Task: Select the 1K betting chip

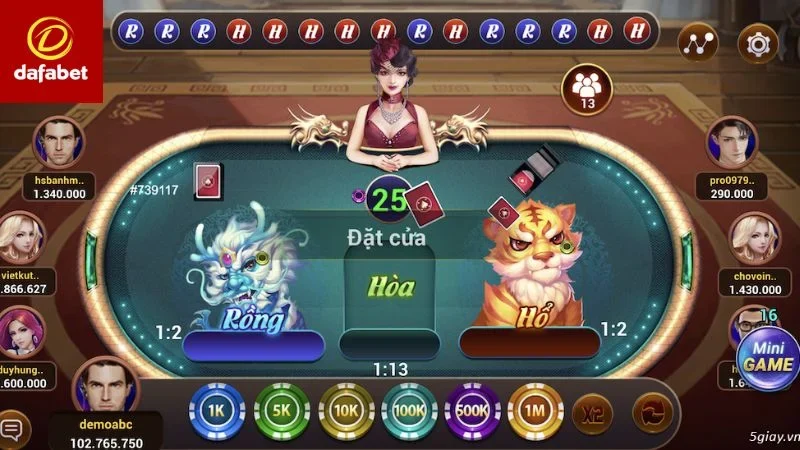Action: pos(216,411)
